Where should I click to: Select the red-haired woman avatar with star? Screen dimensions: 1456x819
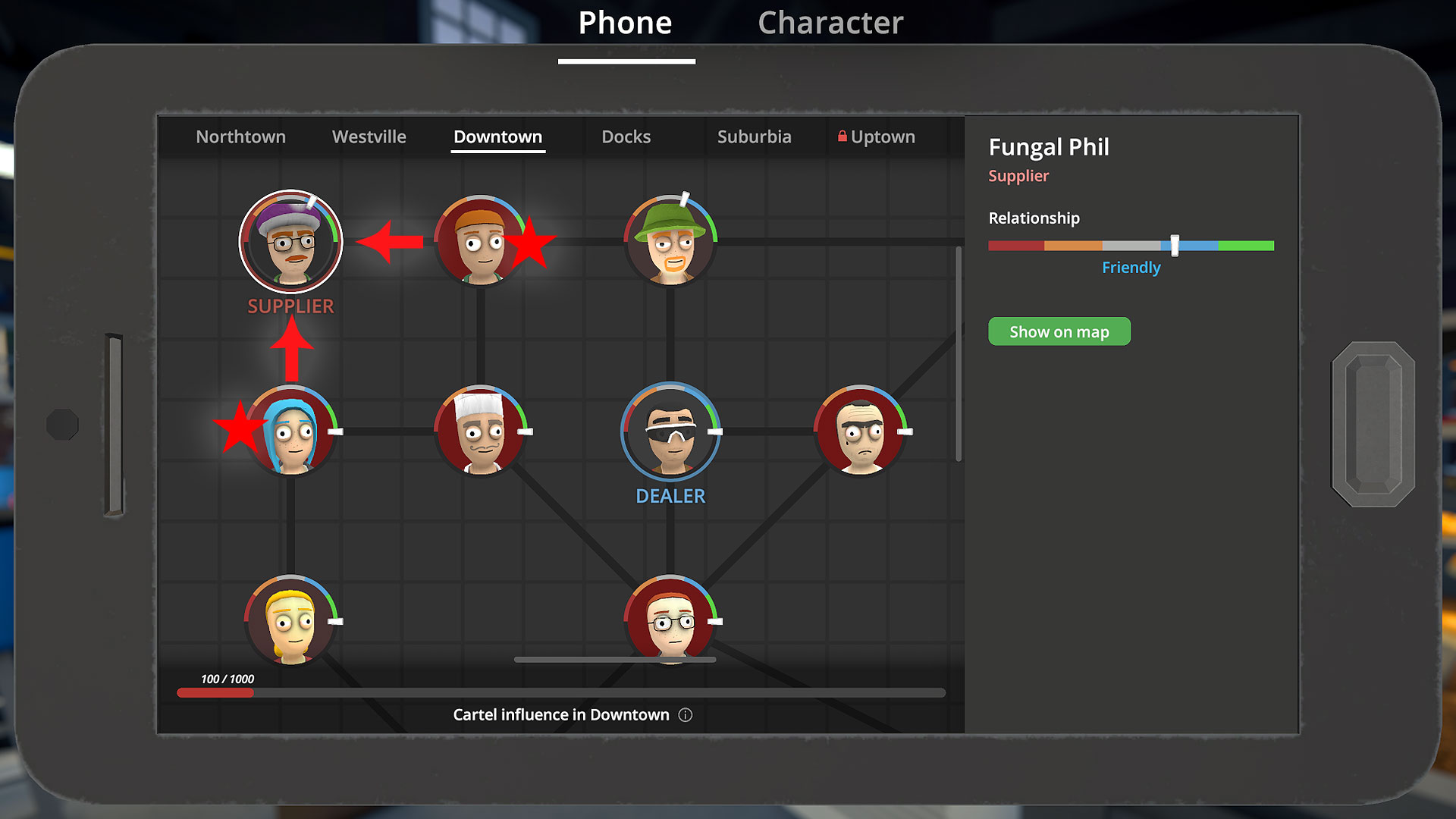[483, 241]
